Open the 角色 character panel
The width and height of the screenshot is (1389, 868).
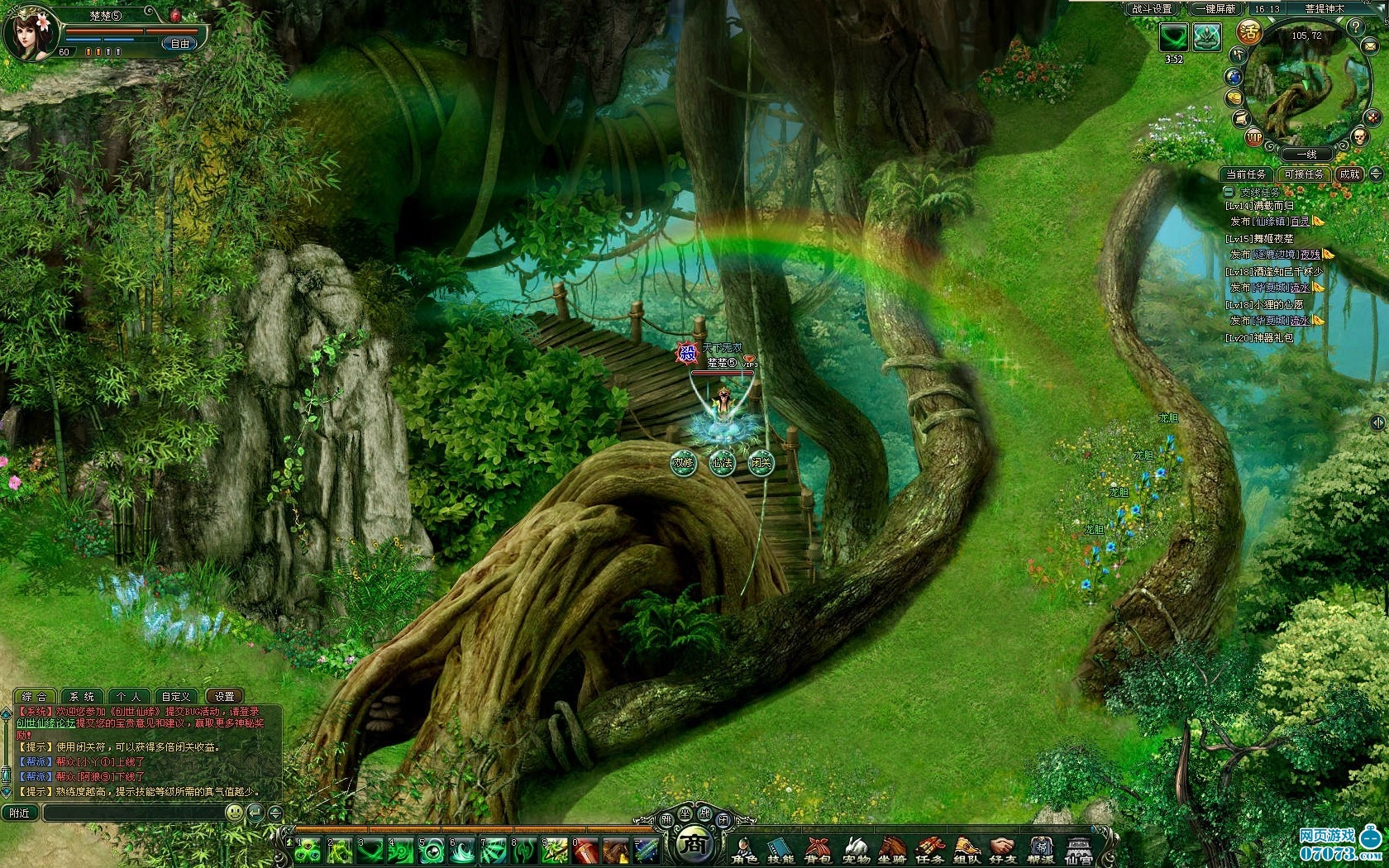pos(743,850)
